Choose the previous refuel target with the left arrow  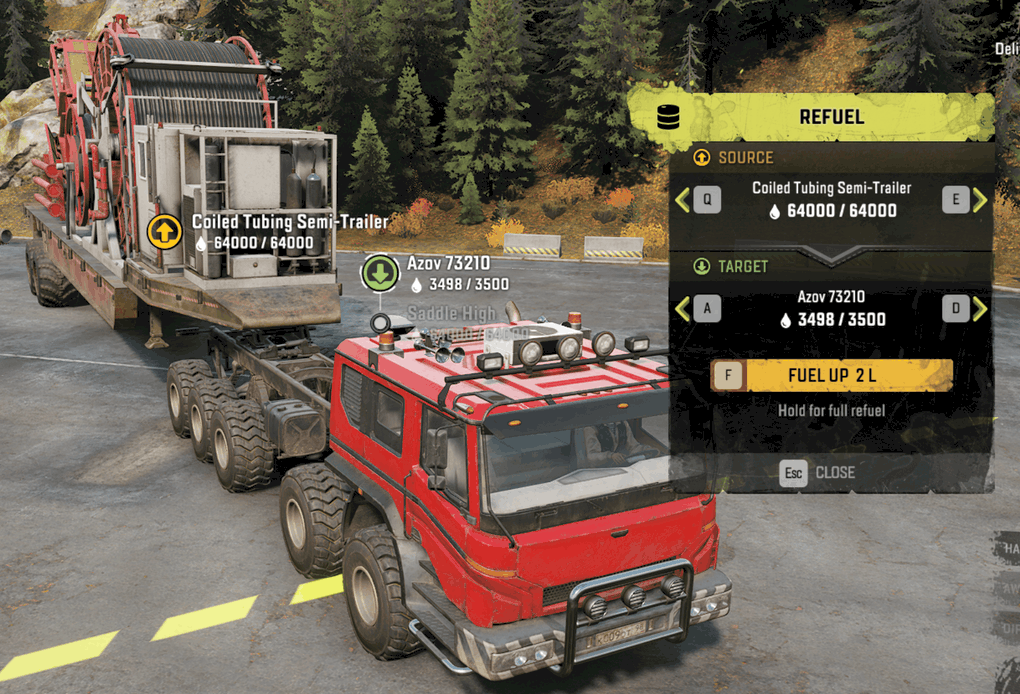(x=683, y=309)
